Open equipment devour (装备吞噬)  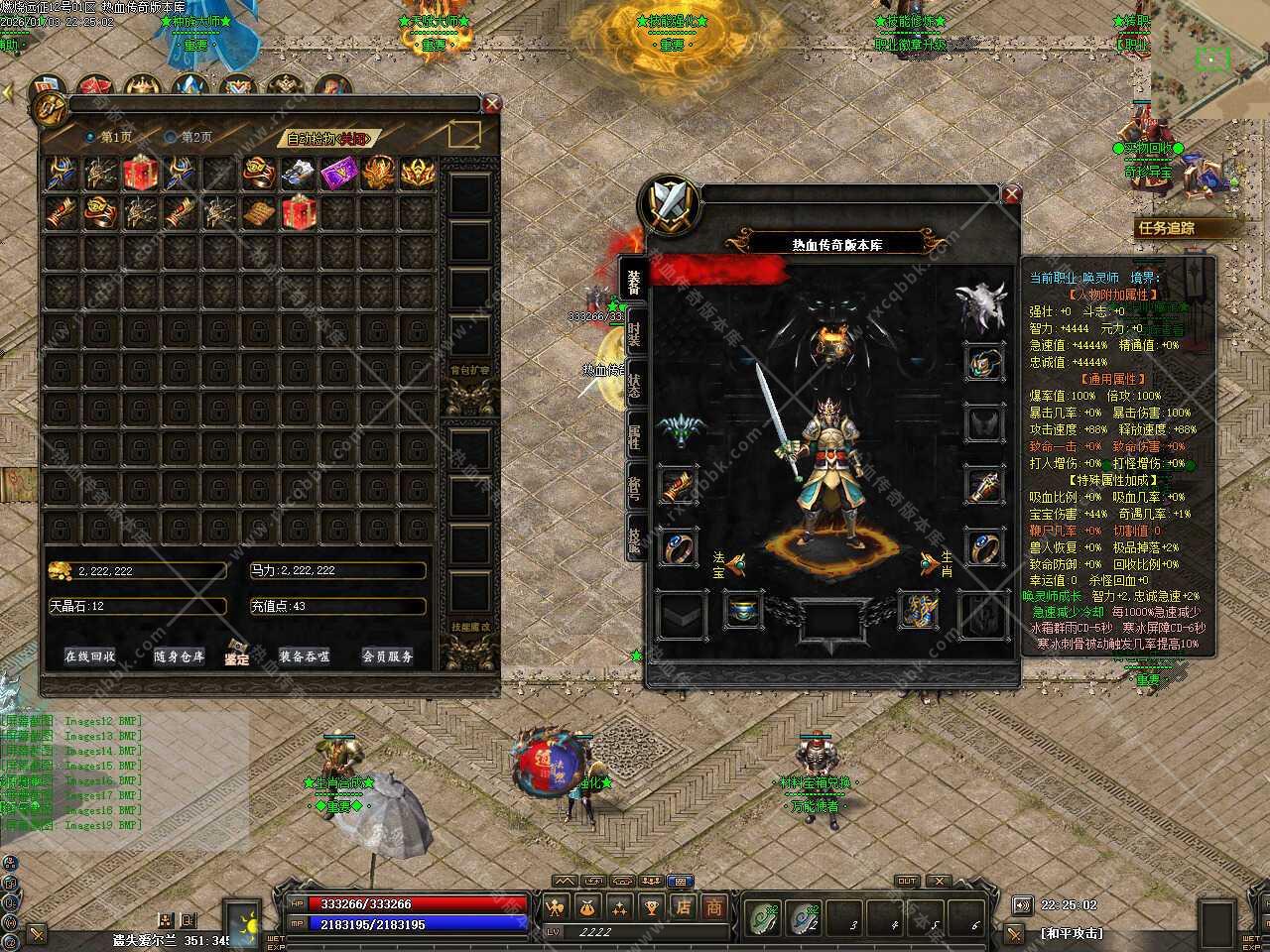coord(304,656)
